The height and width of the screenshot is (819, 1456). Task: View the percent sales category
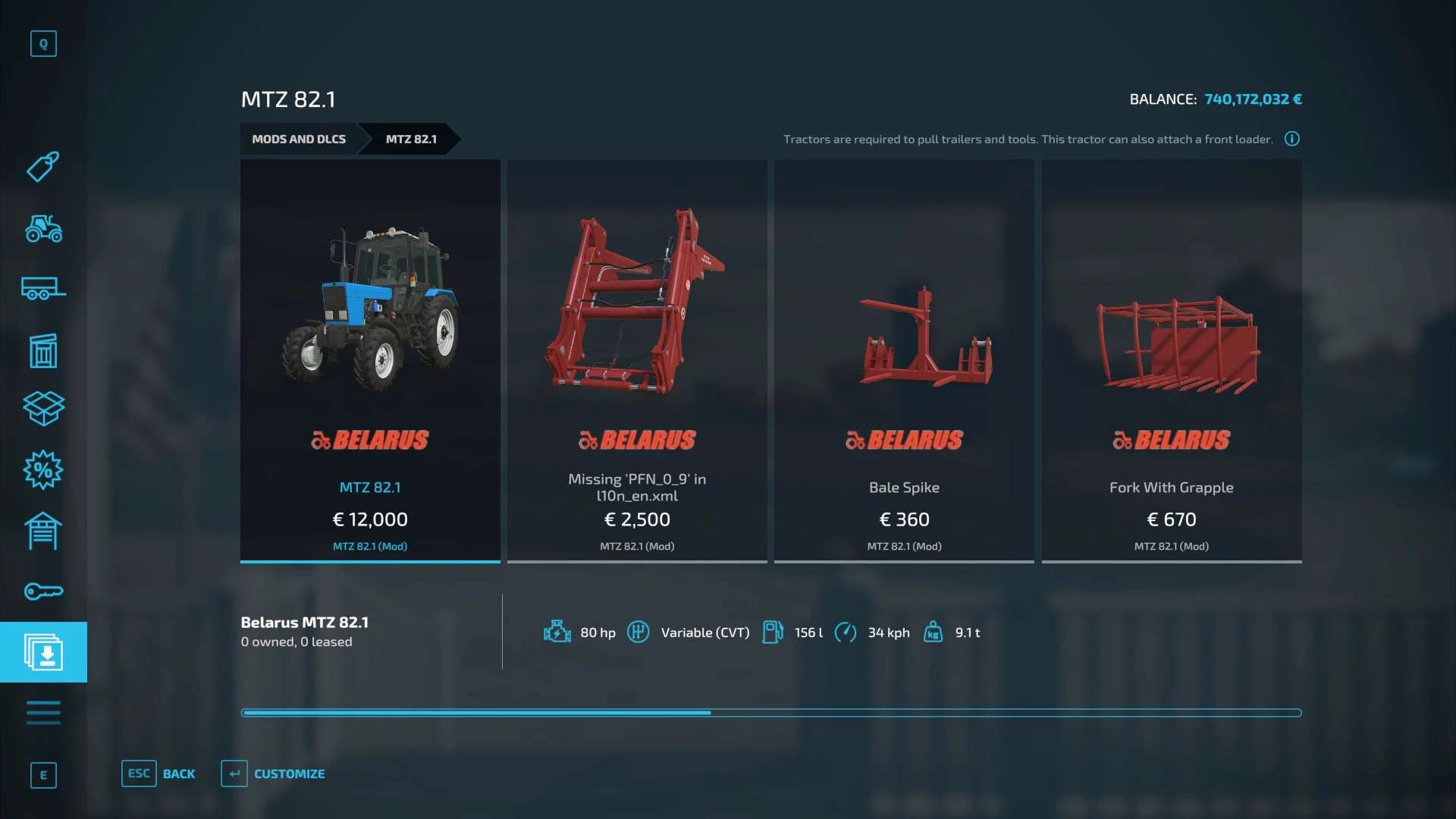(x=43, y=470)
